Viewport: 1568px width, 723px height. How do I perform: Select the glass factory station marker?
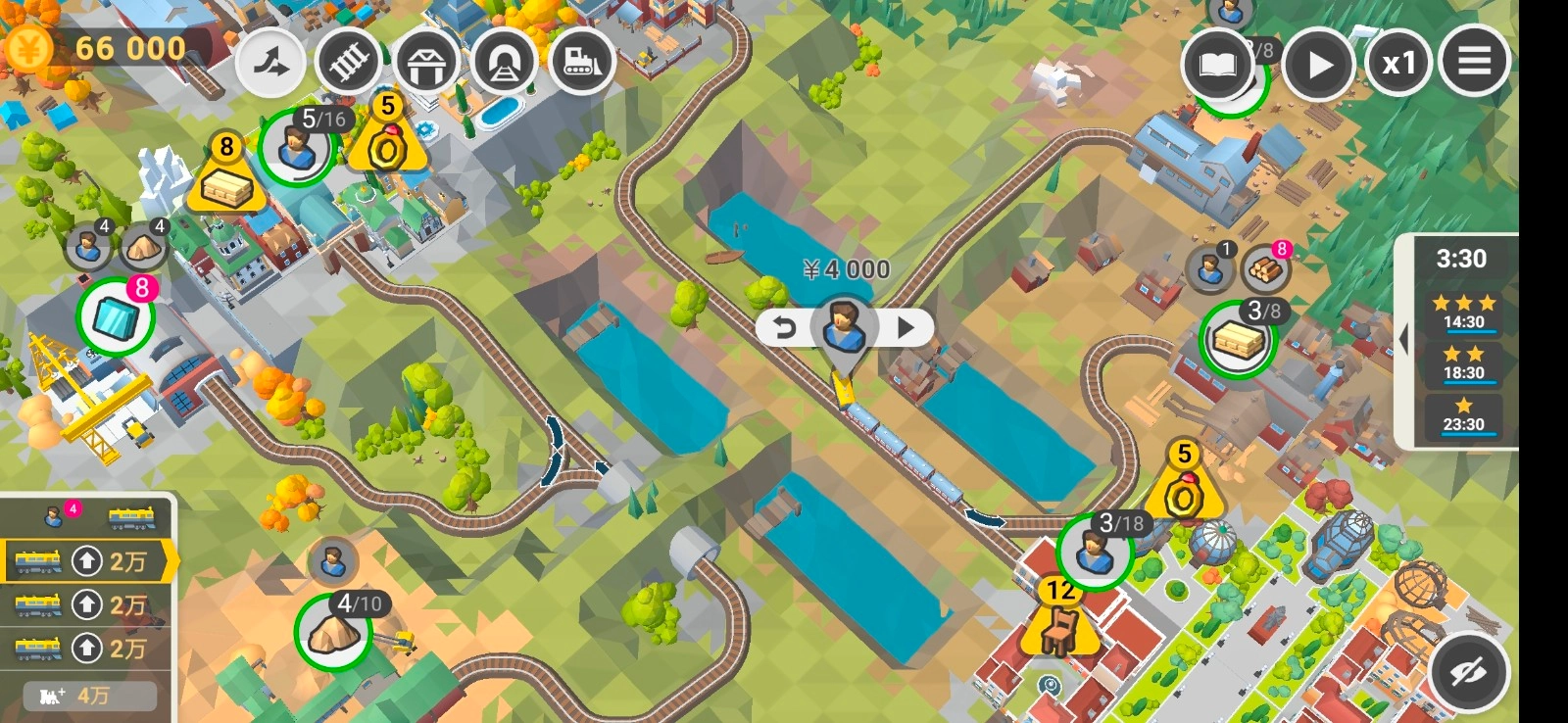tap(116, 317)
